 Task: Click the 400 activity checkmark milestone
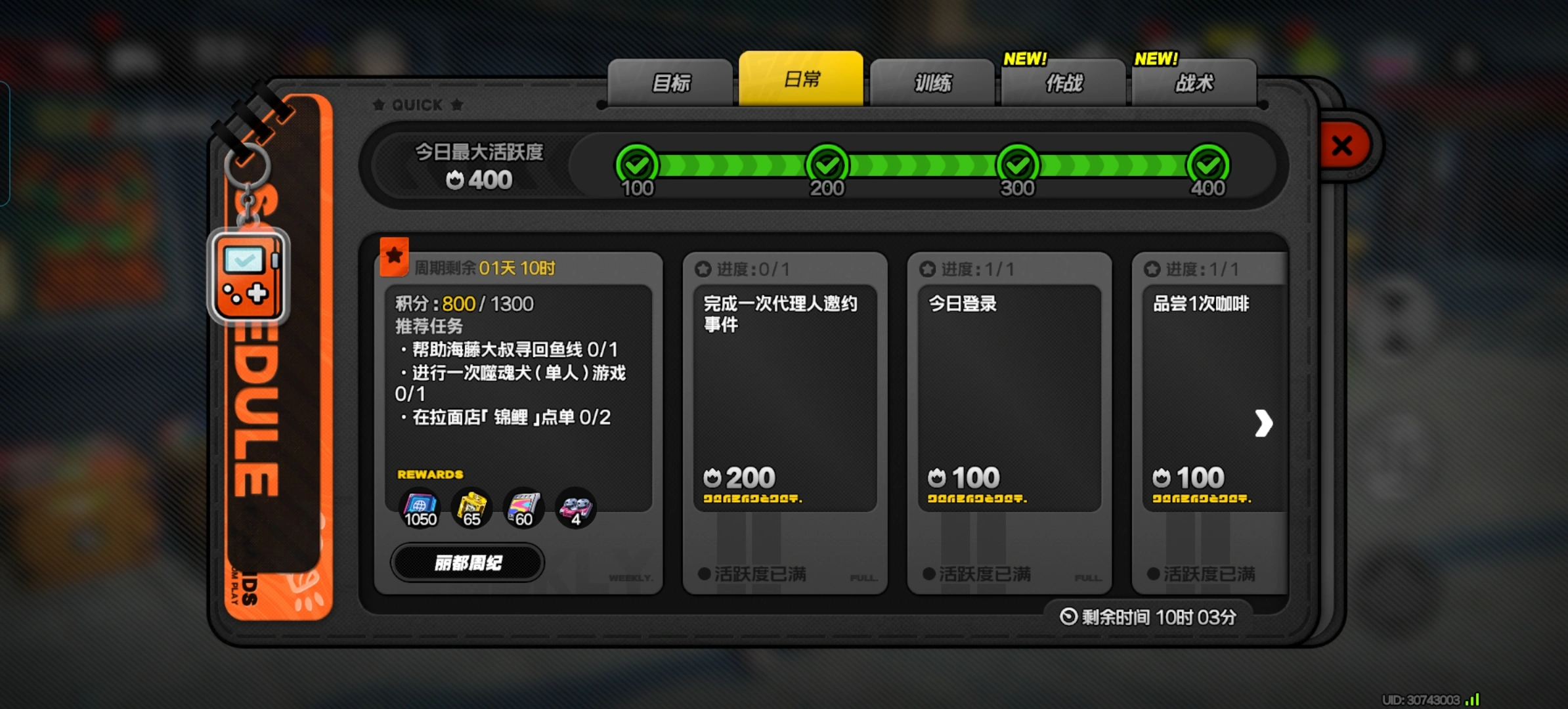pos(1210,165)
